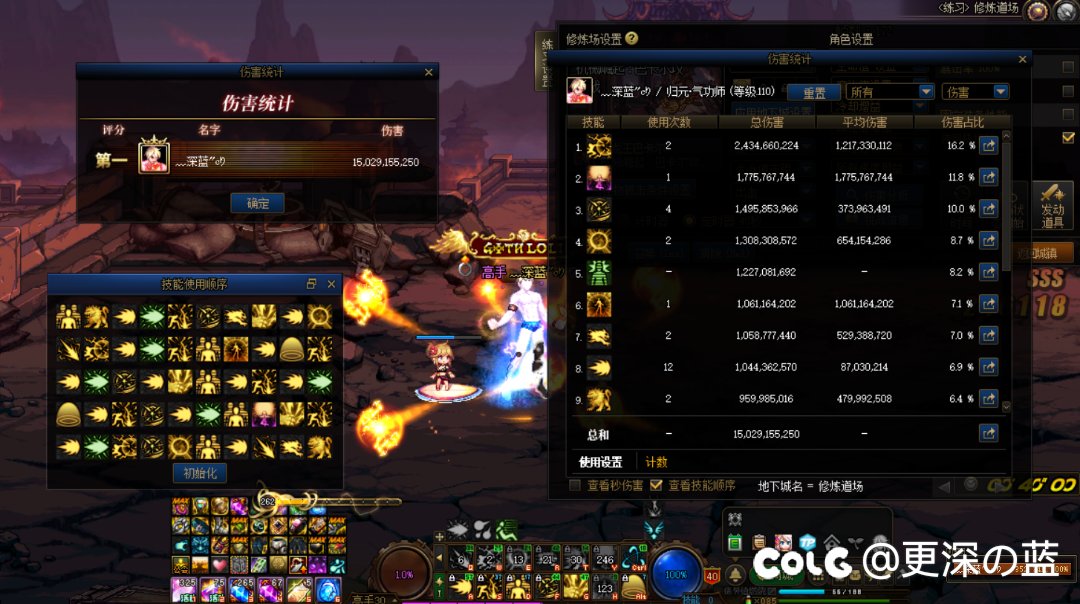
Task: Switch to the 使用设置 tab
Action: (x=601, y=462)
